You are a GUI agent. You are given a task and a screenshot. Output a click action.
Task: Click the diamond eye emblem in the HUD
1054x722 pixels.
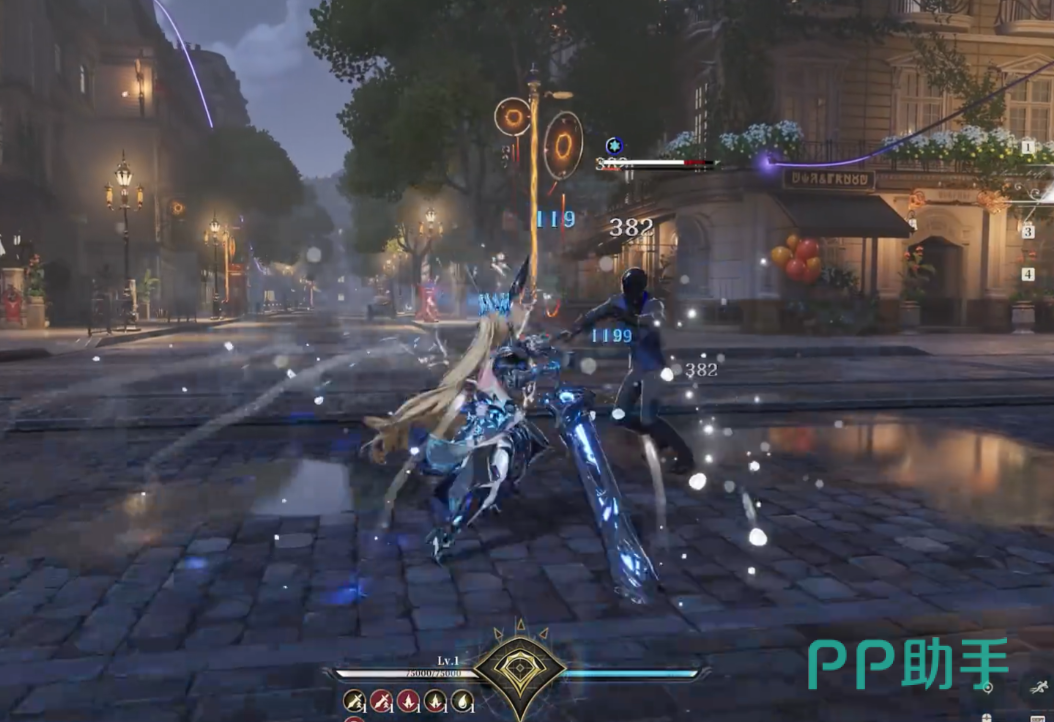point(519,672)
